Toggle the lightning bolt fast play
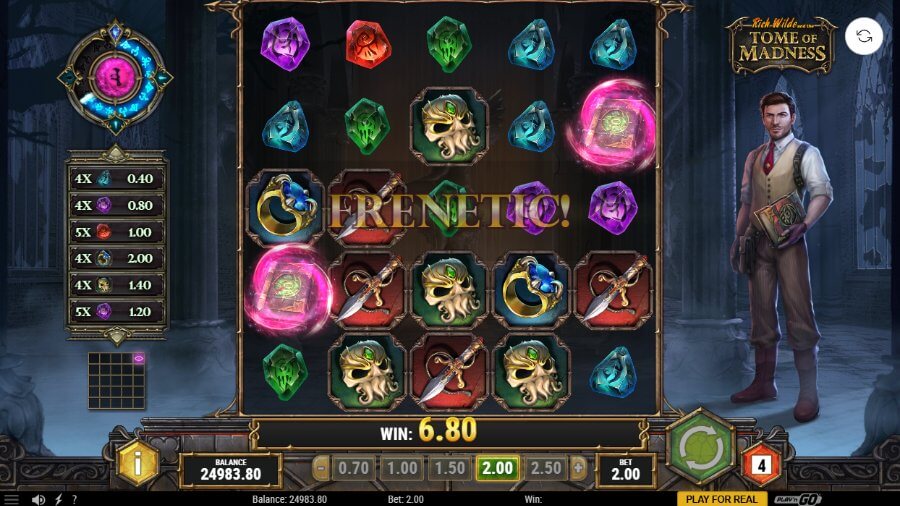Image resolution: width=900 pixels, height=506 pixels. click(x=58, y=498)
